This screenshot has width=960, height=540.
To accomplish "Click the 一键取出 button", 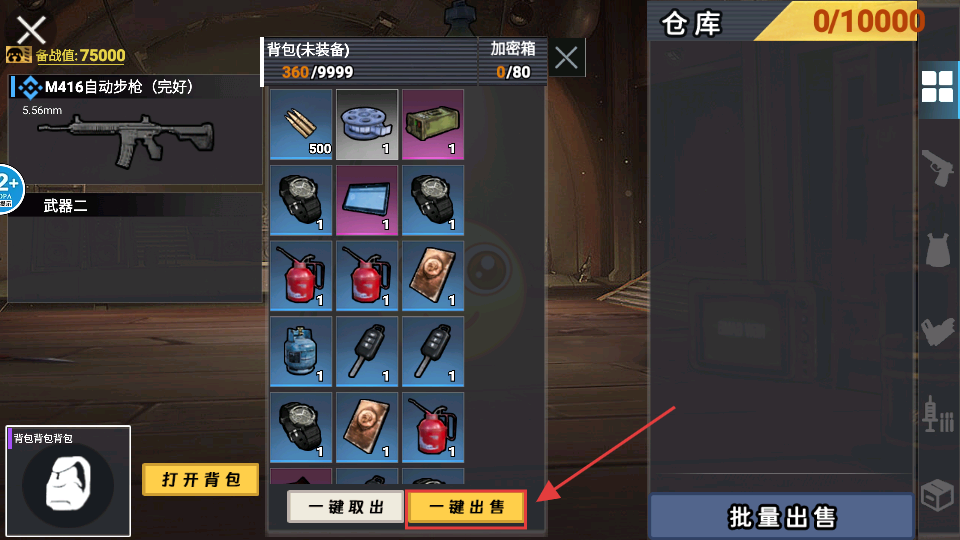I will [345, 507].
